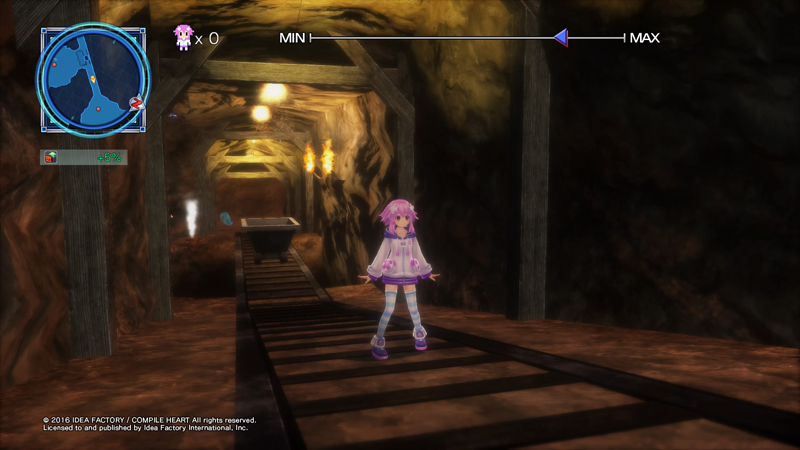The image size is (800, 450).
Task: Click the Neptune character icon
Action: [183, 37]
